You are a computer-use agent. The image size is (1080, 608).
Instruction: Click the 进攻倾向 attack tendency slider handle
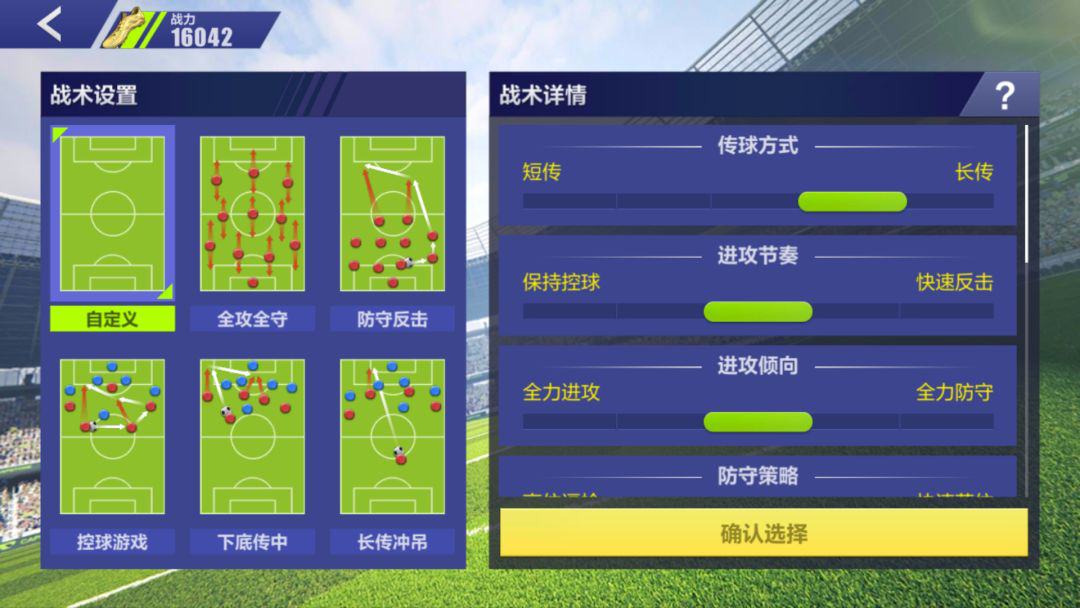pyautogui.click(x=758, y=422)
